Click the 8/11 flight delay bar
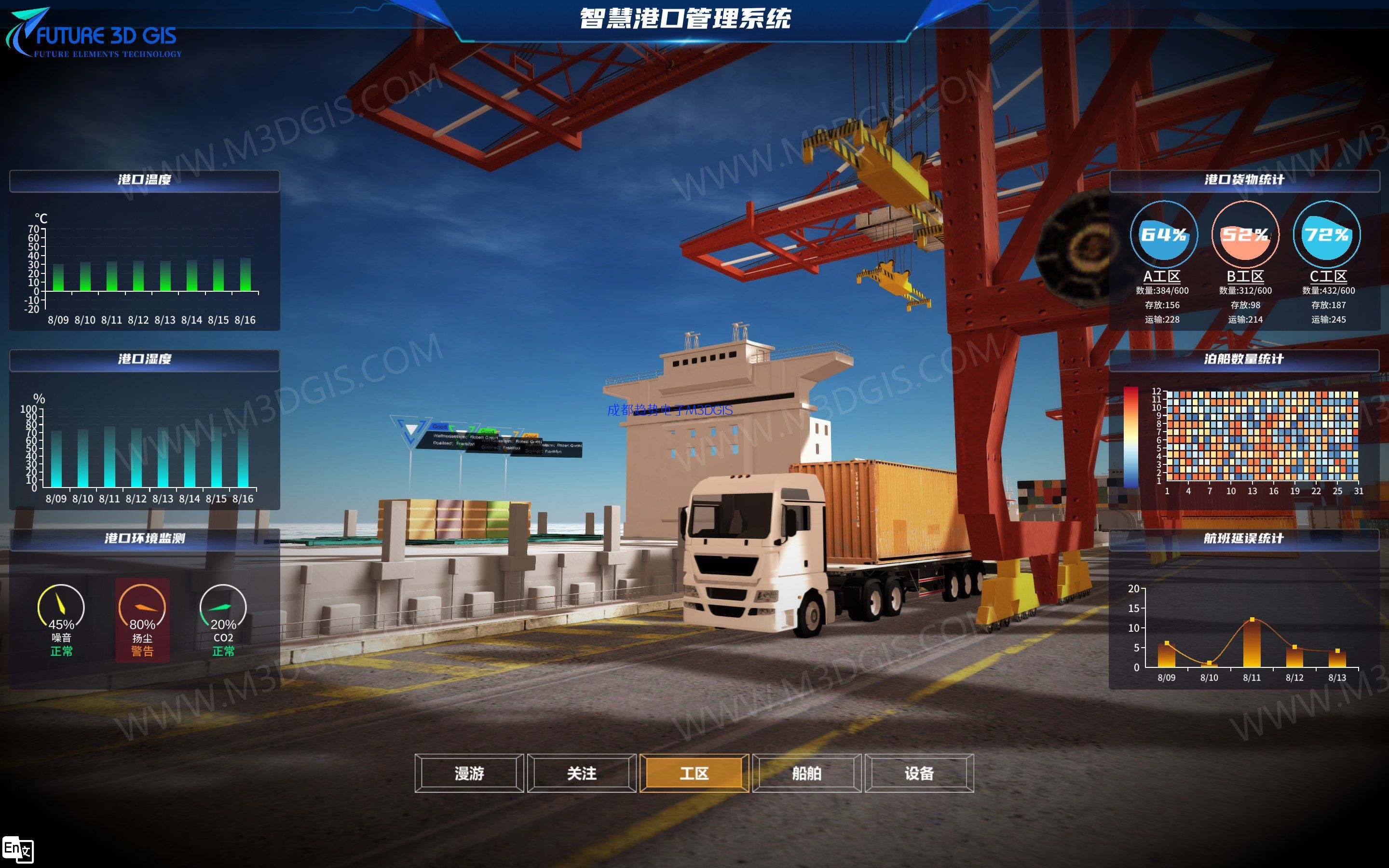Image resolution: width=1389 pixels, height=868 pixels. click(1252, 644)
